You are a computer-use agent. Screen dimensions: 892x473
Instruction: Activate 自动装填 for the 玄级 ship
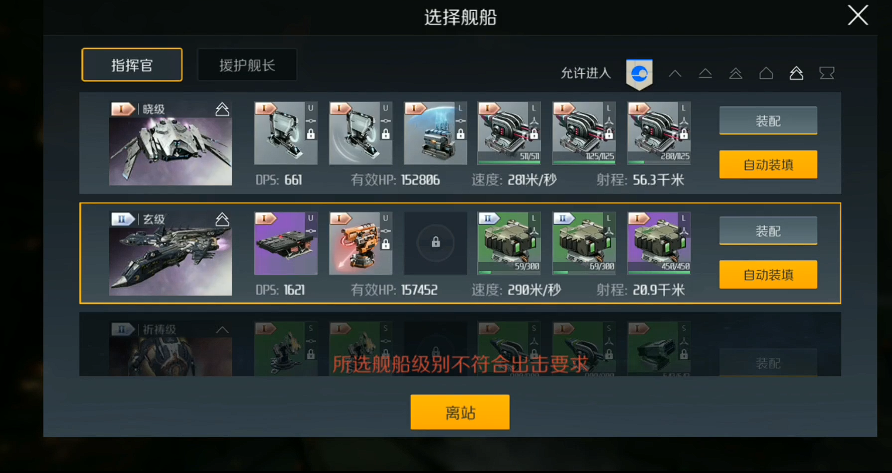pyautogui.click(x=768, y=274)
